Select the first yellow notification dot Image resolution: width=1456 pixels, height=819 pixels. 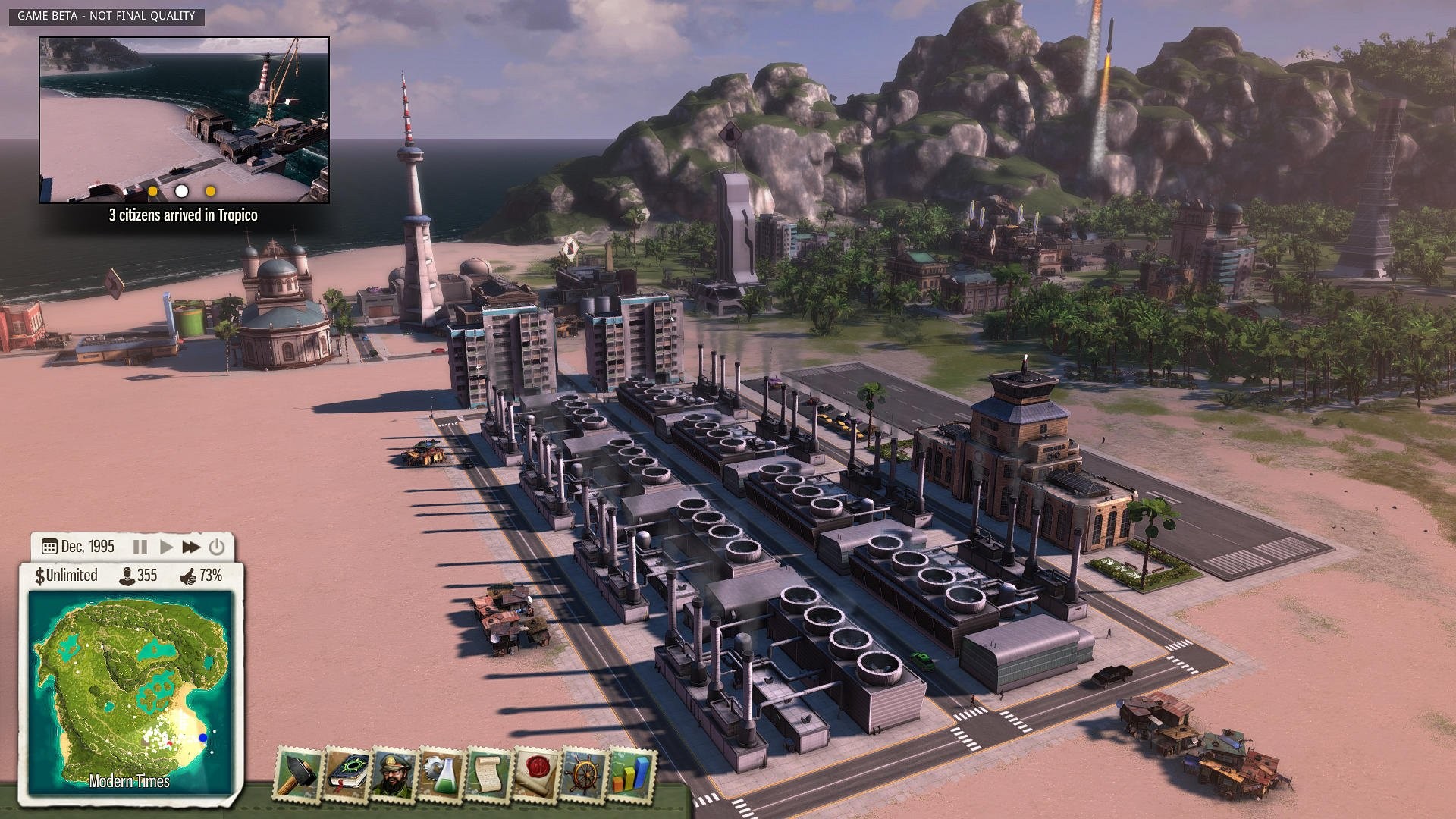point(153,193)
